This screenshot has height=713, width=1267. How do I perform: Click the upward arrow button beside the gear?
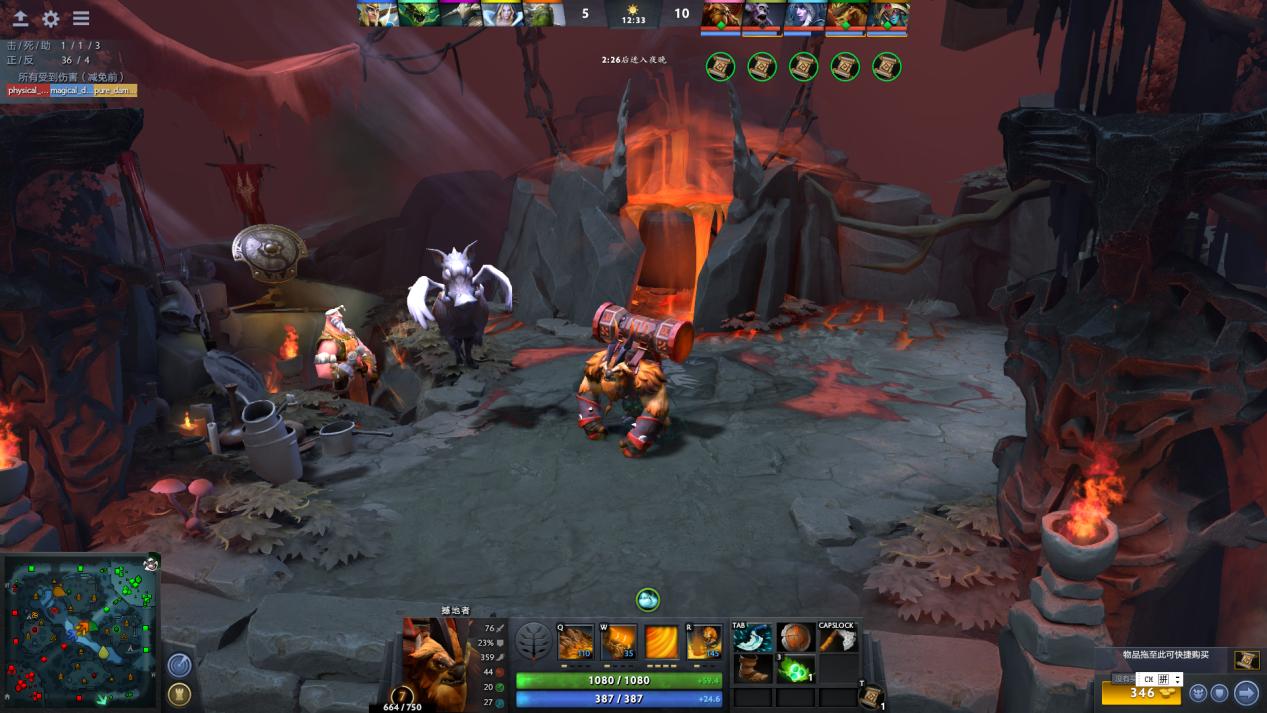(20, 18)
